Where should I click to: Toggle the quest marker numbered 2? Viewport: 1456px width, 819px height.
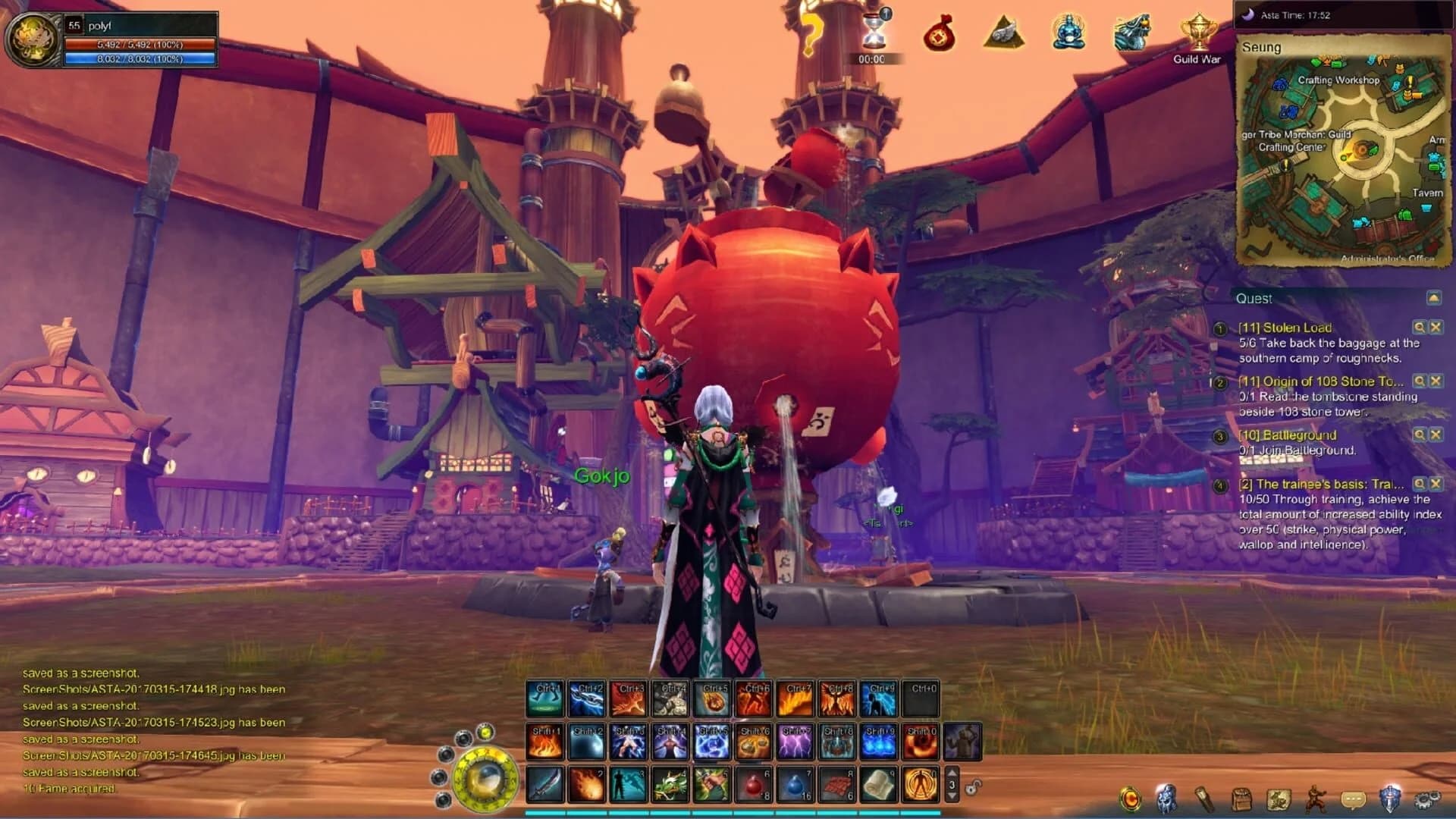tap(1219, 383)
